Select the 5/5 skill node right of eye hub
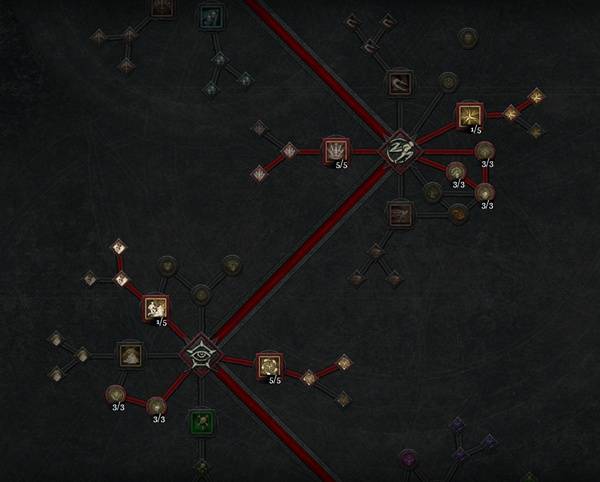 (x=267, y=365)
